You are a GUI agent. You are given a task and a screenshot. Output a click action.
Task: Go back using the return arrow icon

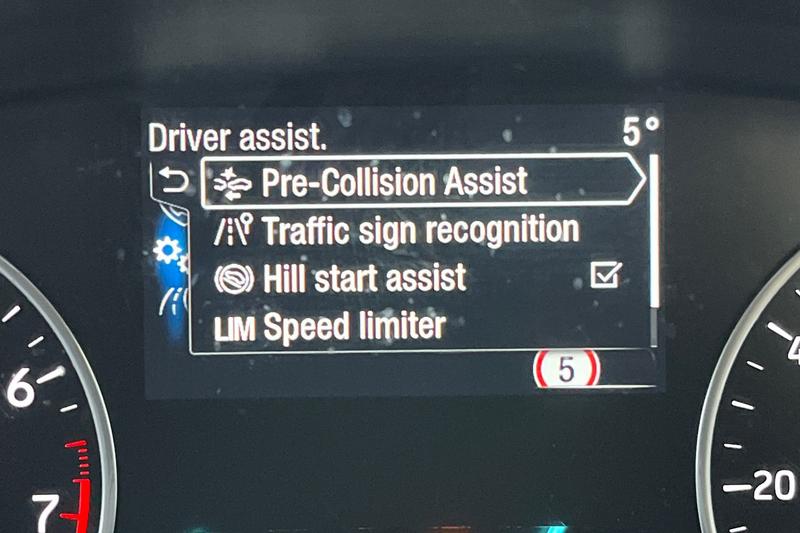172,181
